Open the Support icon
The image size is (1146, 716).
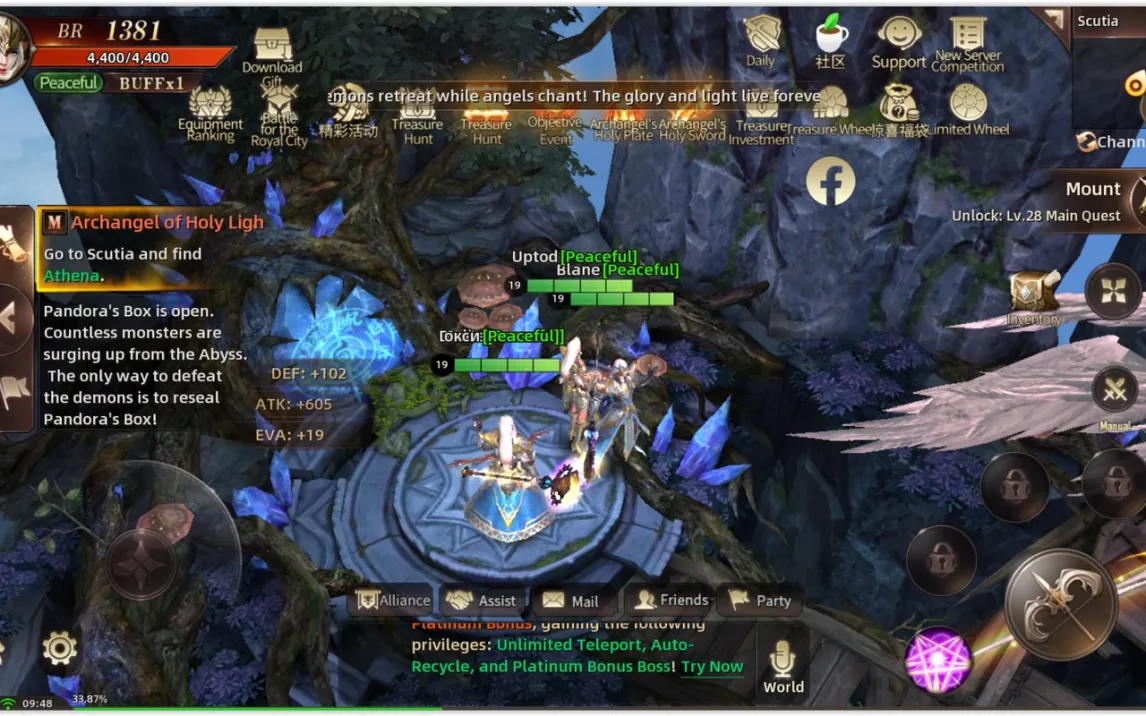click(x=899, y=40)
